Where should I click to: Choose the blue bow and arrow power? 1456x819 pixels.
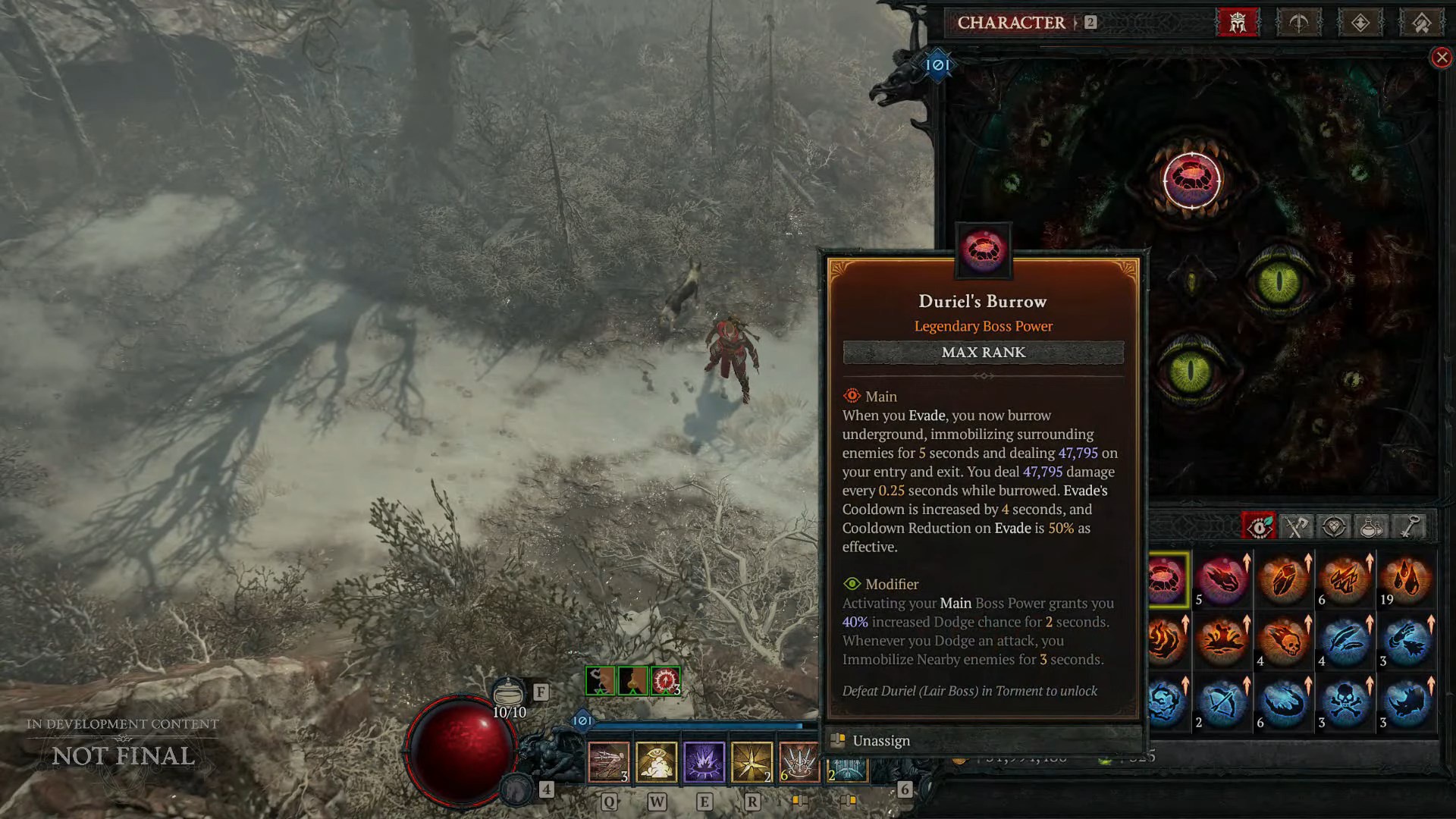(1222, 702)
